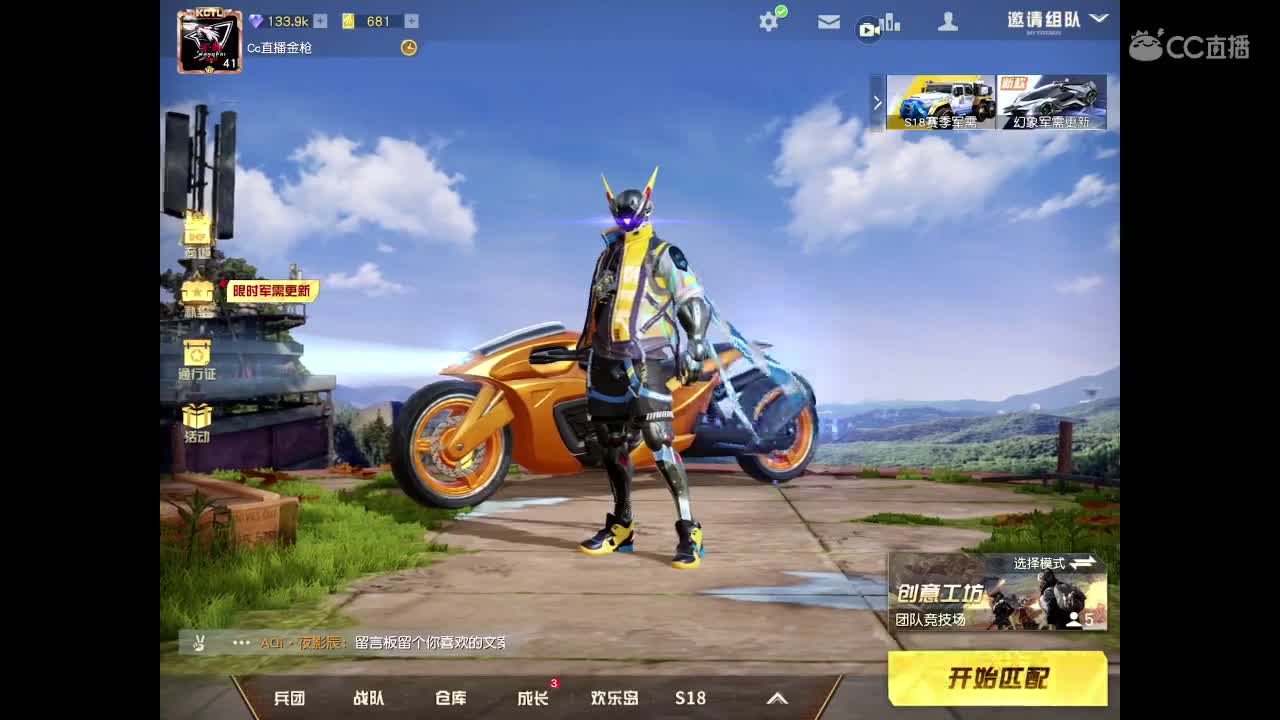This screenshot has height=720, width=1280.
Task: Open the S18 tab in the bottom bar
Action: [690, 698]
